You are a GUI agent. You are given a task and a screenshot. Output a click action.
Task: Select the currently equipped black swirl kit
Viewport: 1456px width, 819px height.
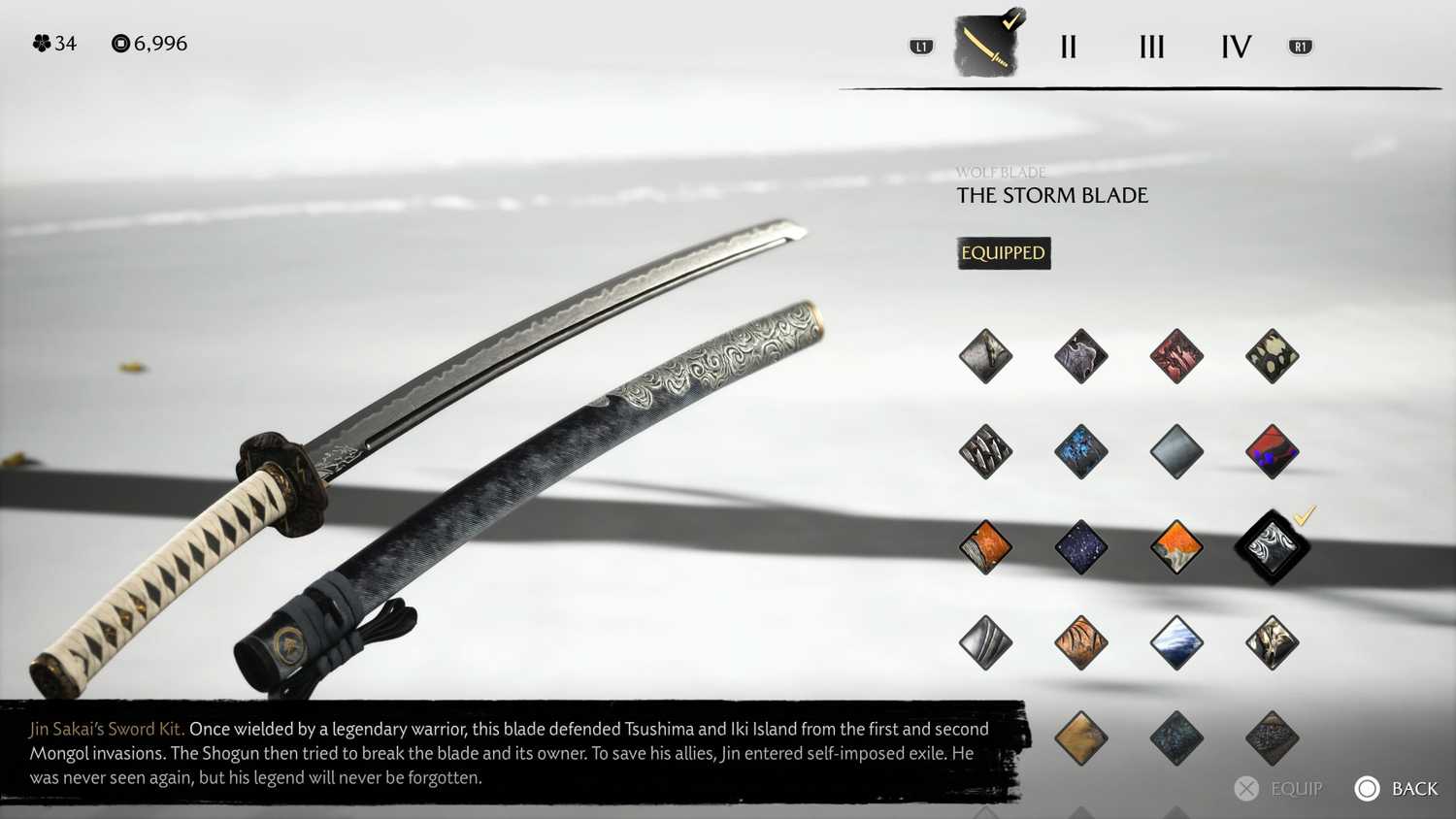1272,545
